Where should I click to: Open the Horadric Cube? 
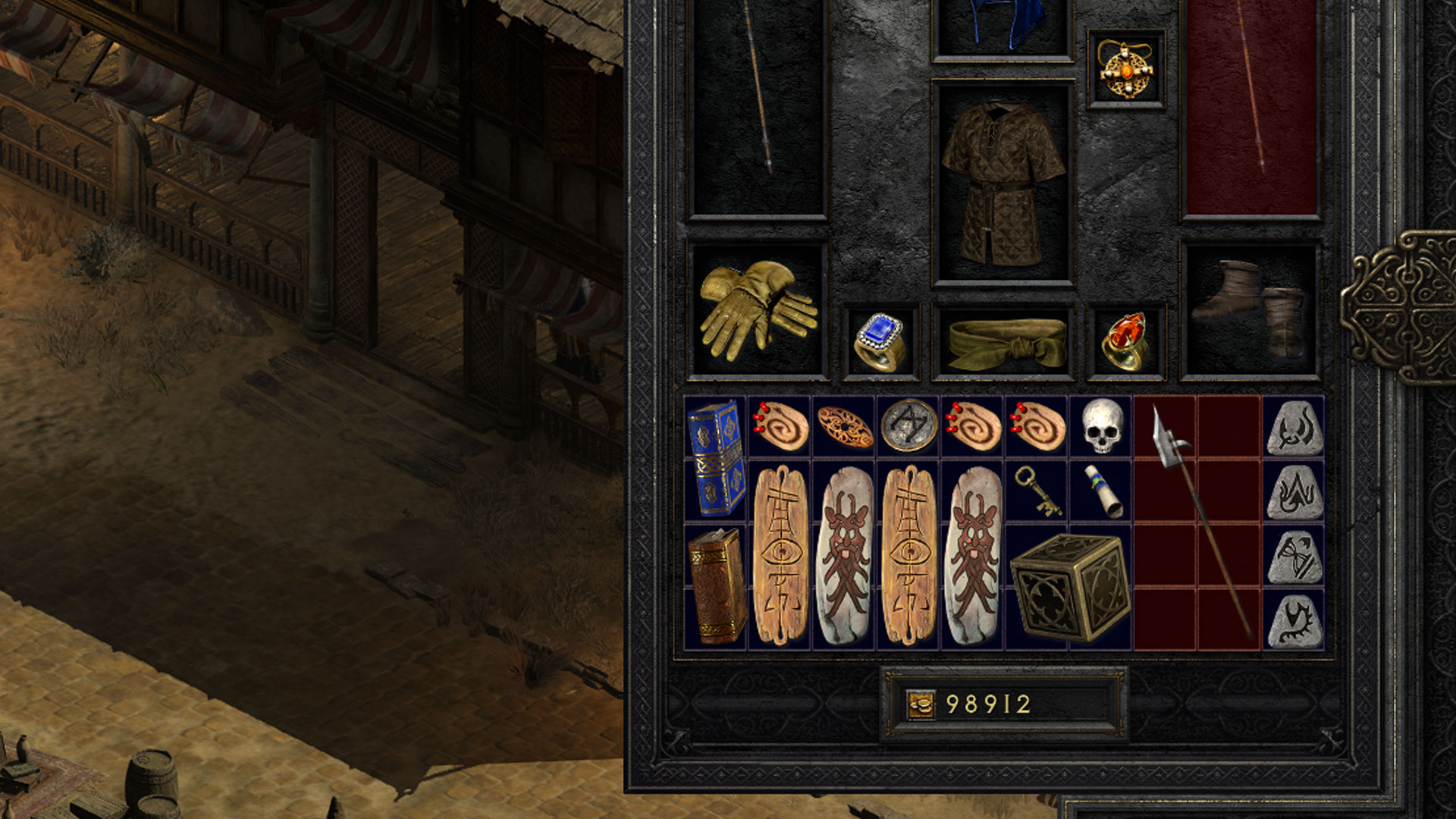click(1069, 586)
